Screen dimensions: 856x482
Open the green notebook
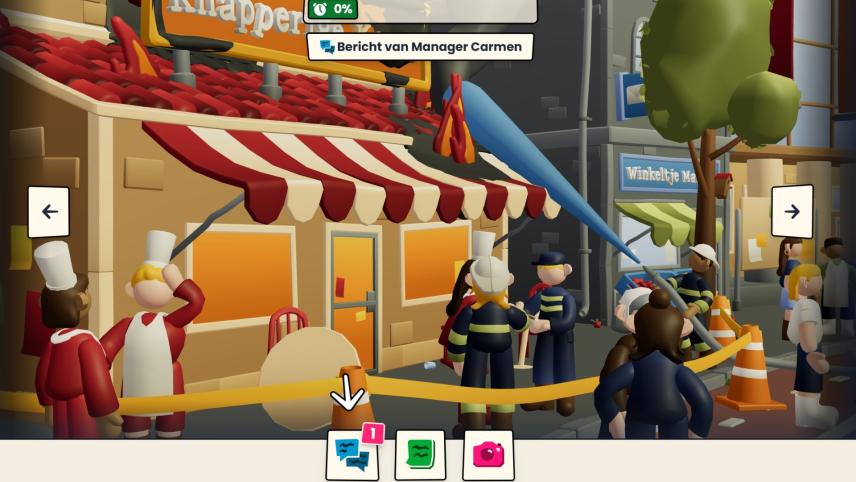pyautogui.click(x=420, y=455)
